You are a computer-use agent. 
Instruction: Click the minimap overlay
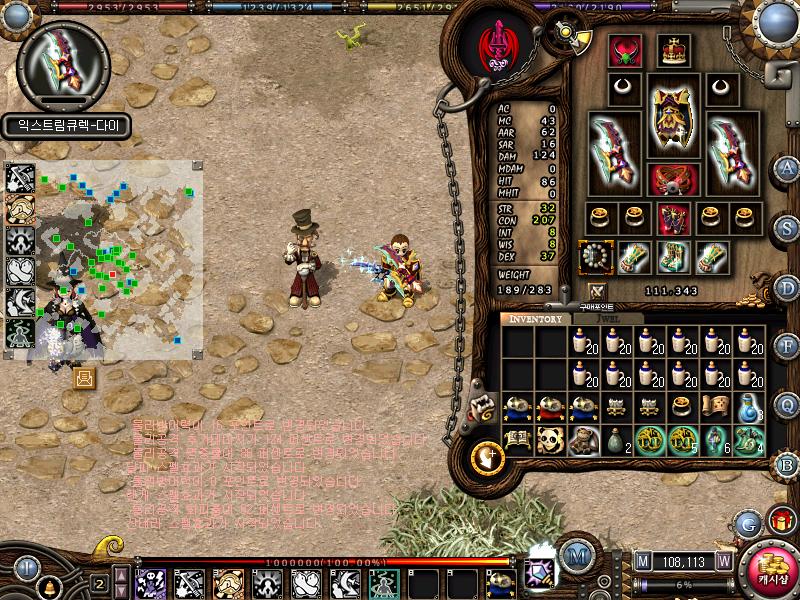[120, 260]
